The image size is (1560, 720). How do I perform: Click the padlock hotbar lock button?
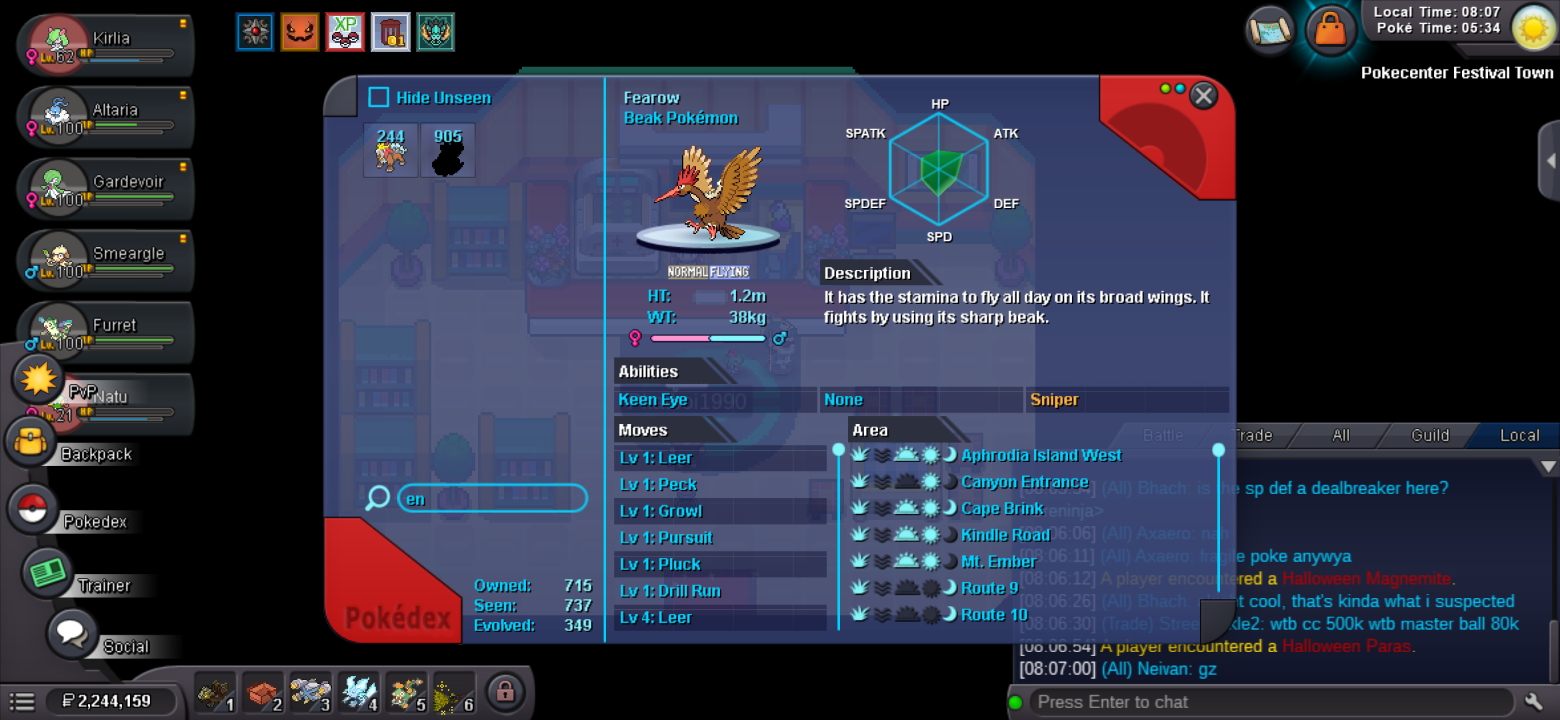(x=506, y=691)
